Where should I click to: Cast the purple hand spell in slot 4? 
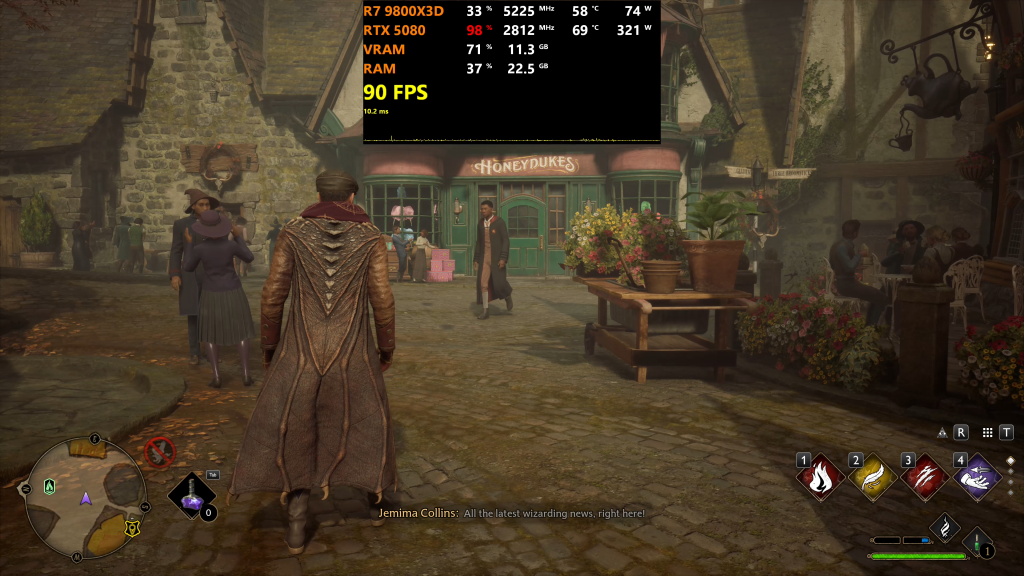click(978, 476)
